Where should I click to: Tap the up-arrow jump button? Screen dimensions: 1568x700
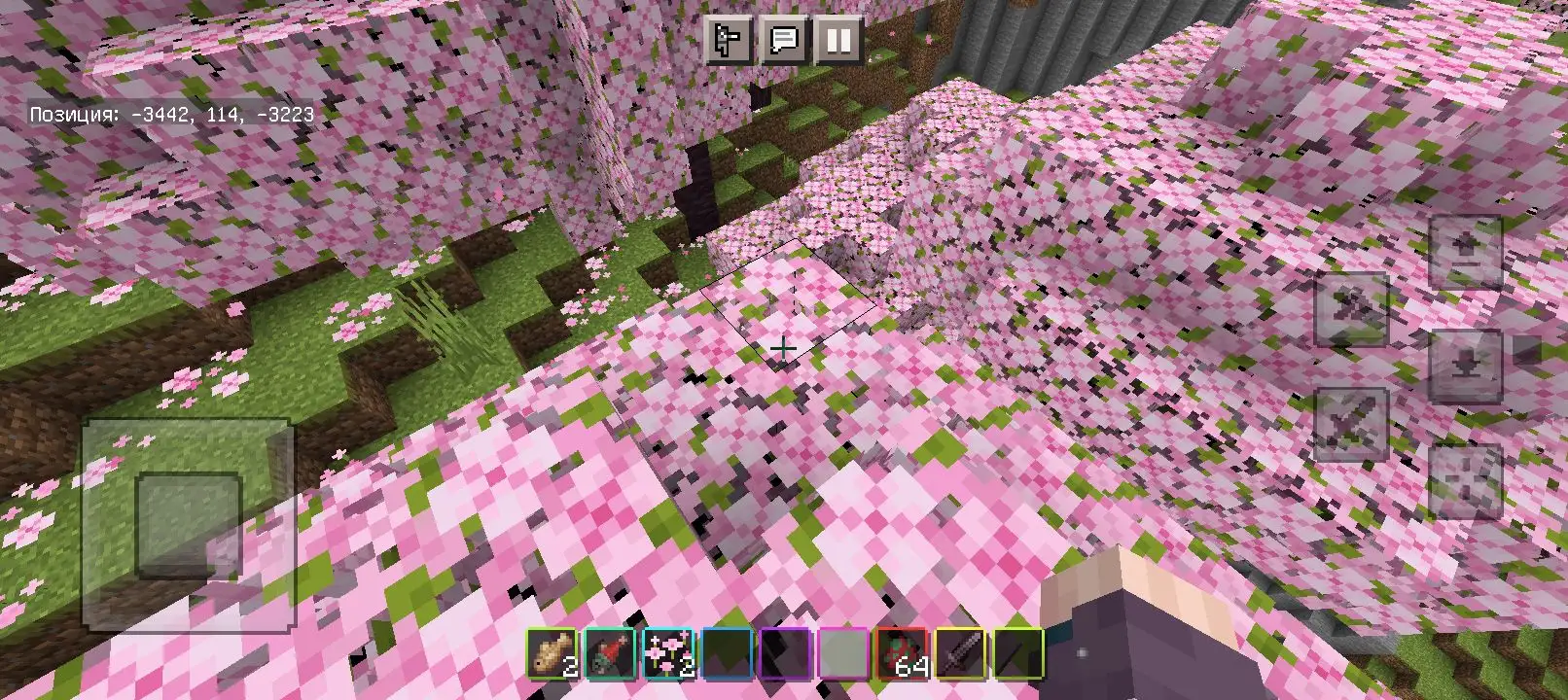click(1466, 251)
